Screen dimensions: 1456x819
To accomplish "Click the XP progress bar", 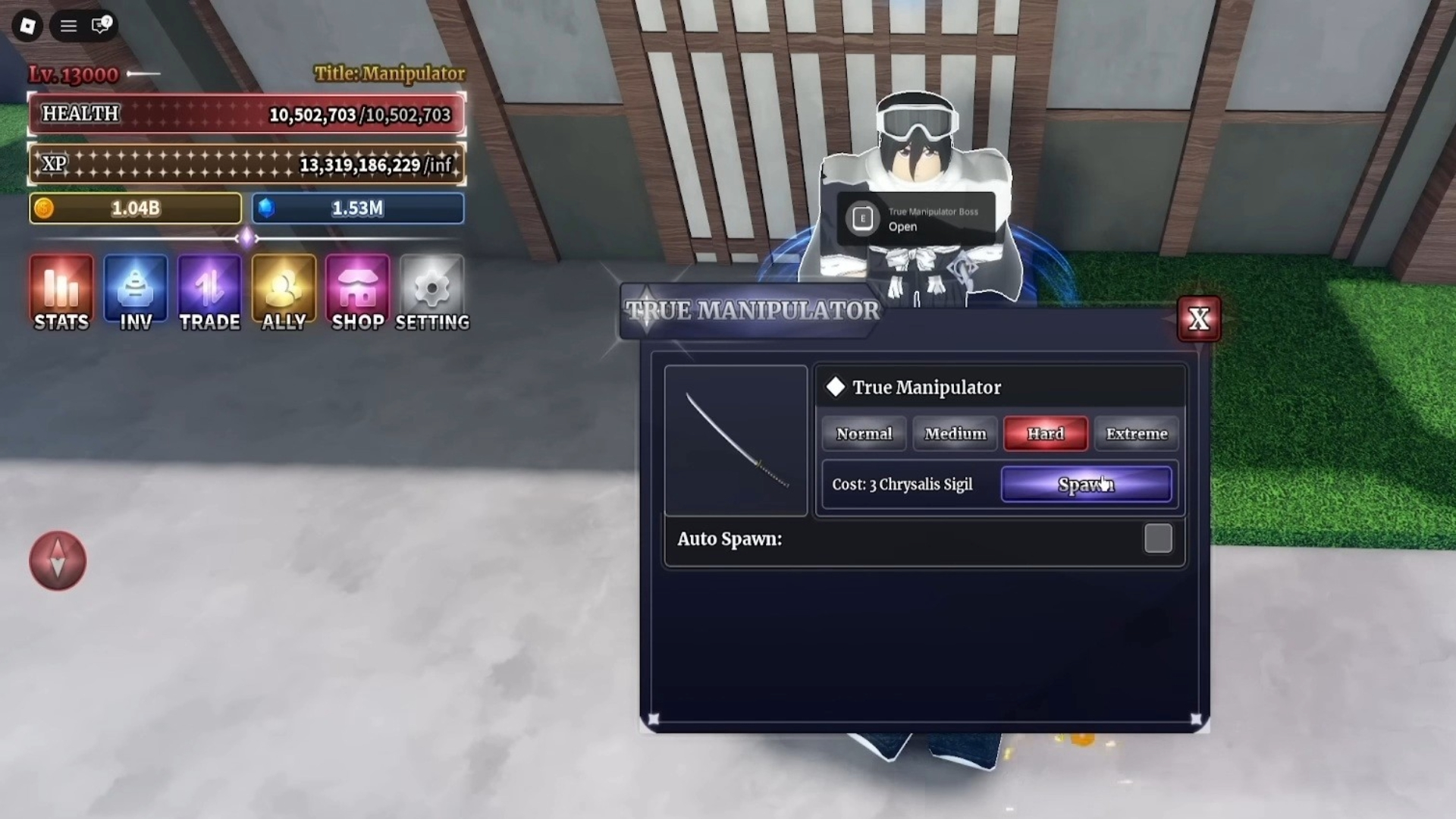I will [246, 164].
